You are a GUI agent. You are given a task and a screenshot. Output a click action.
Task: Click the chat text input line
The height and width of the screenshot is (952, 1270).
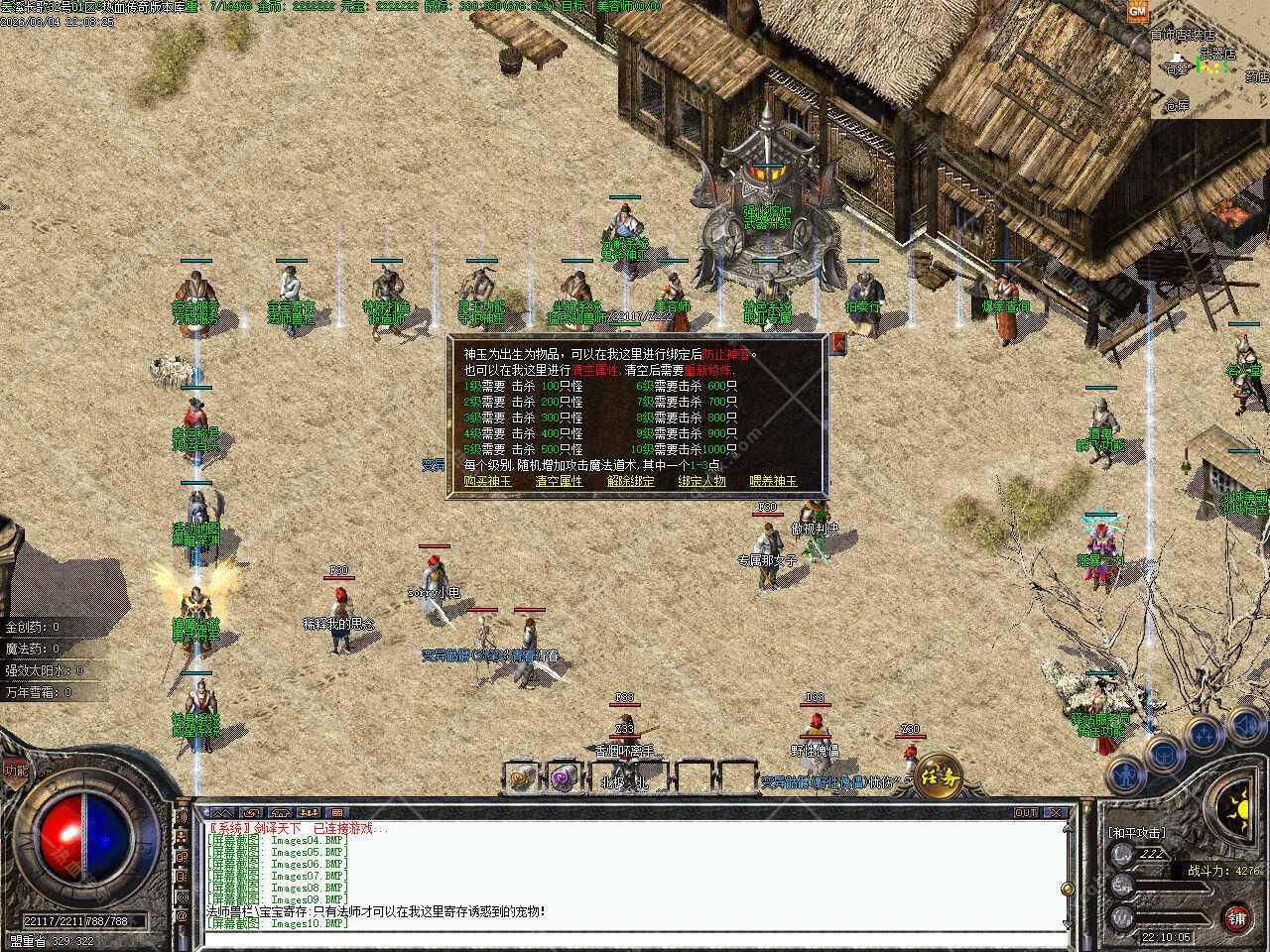click(635, 937)
